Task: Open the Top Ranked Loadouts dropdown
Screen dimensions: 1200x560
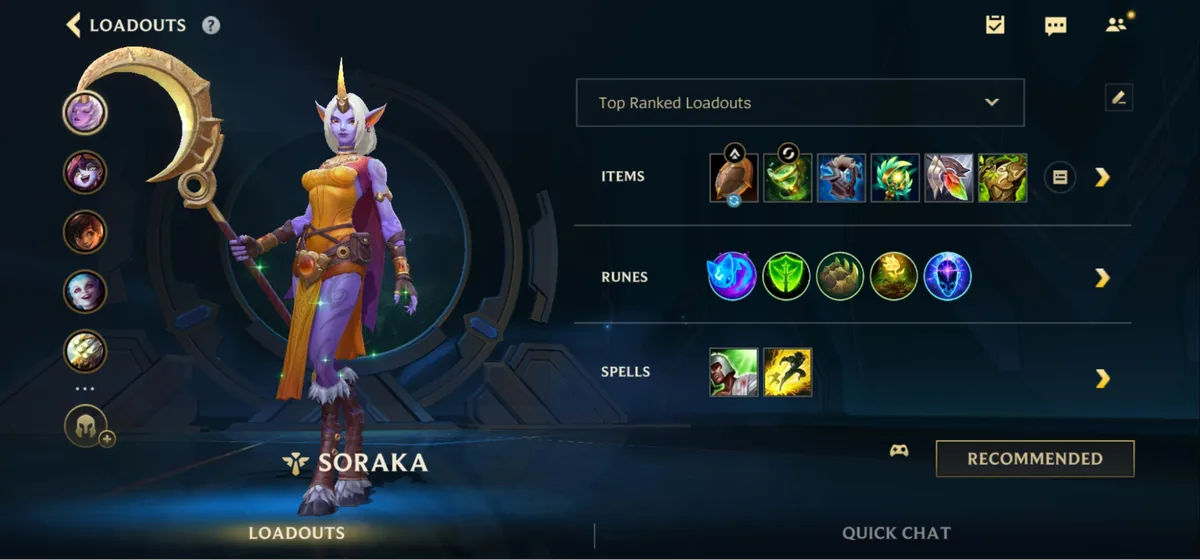Action: 800,103
